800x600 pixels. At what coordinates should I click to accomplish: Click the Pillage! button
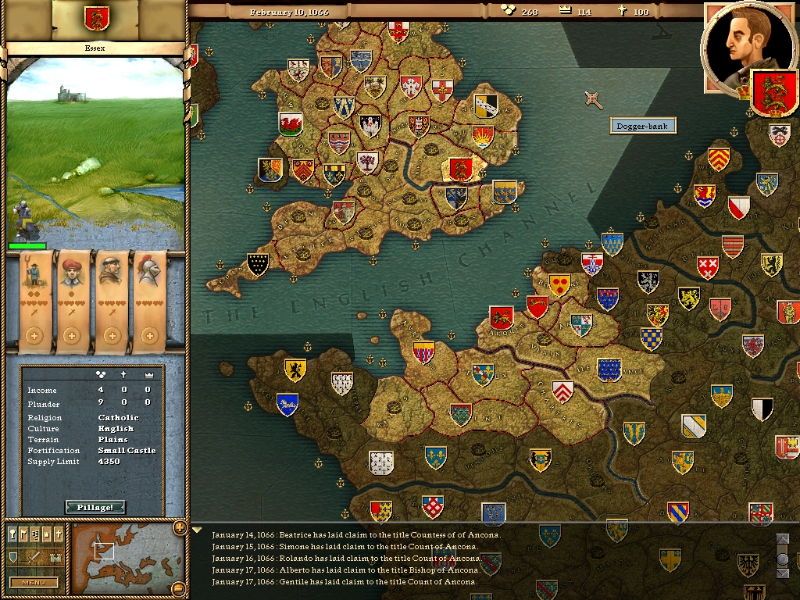coord(95,507)
